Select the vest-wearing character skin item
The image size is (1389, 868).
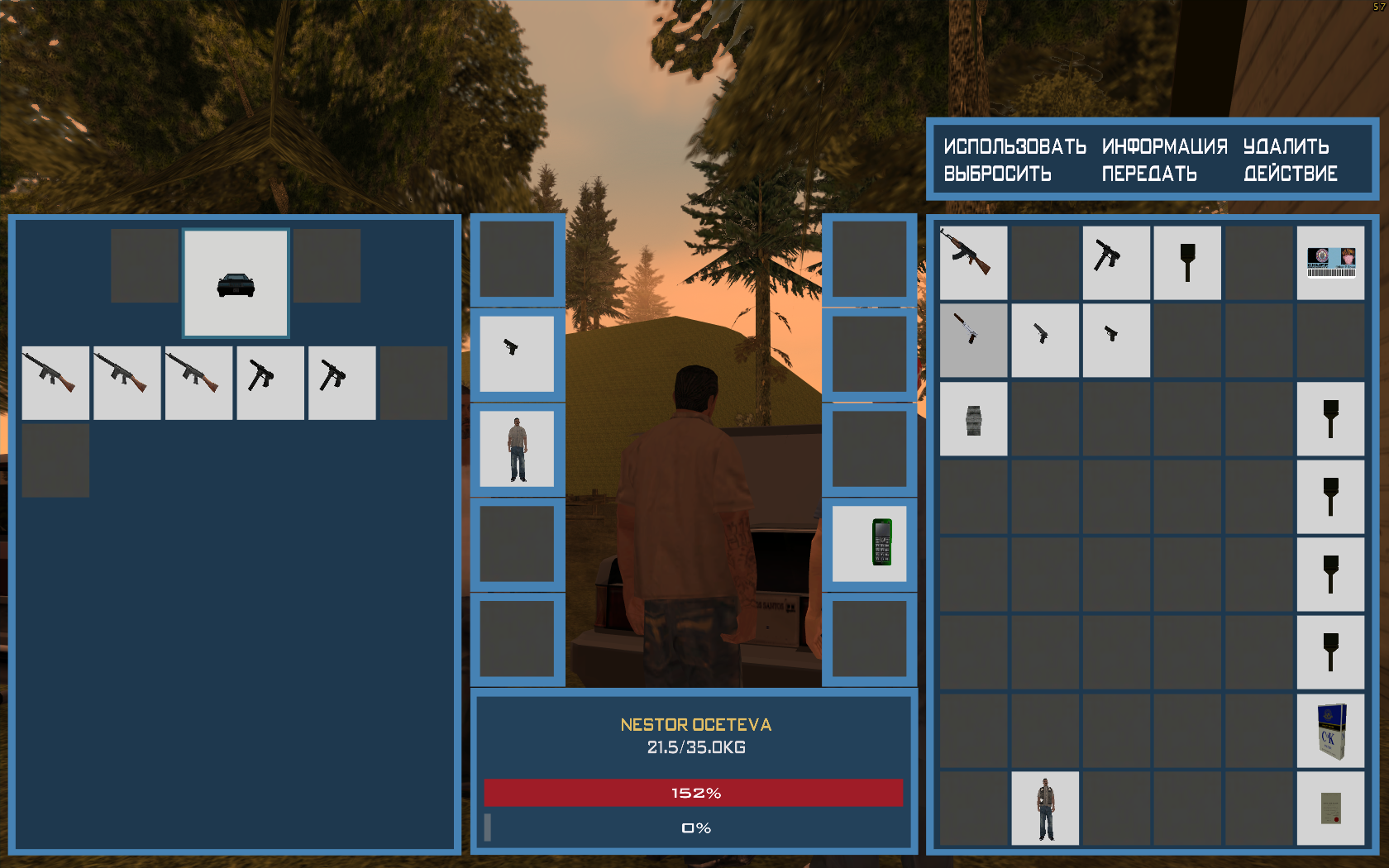click(1045, 808)
